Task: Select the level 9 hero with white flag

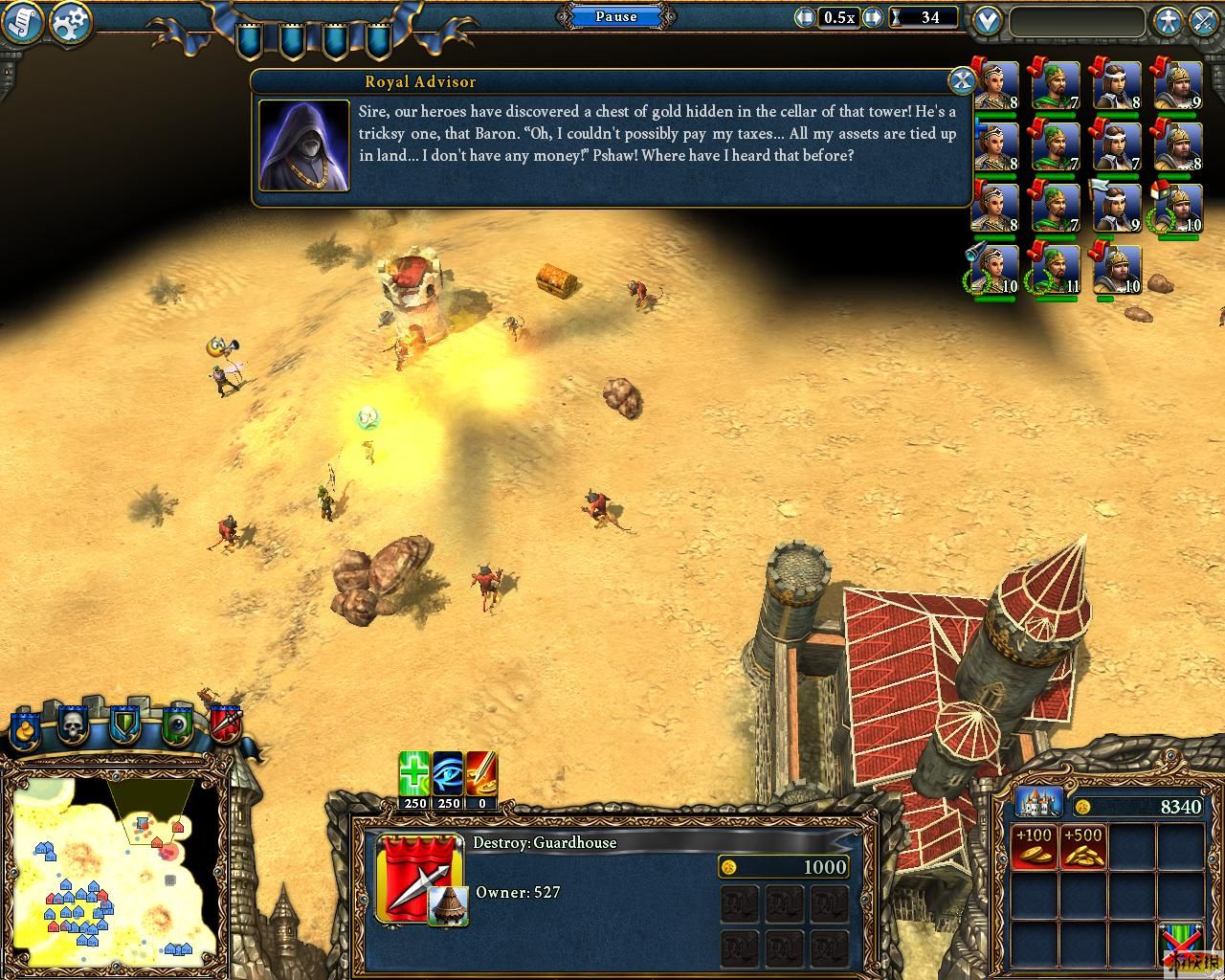Action: coord(1116,208)
